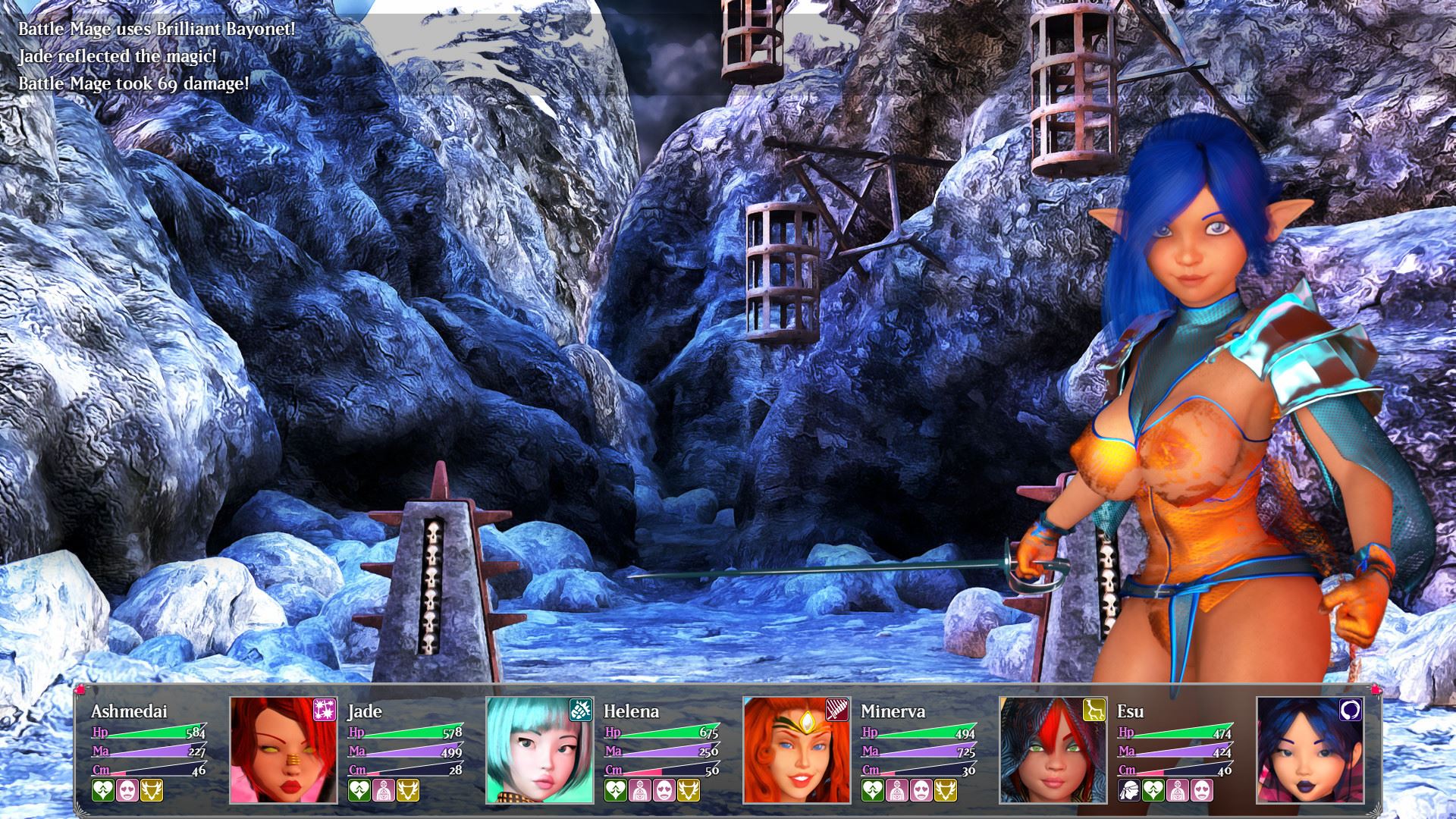Pick Minerva's hooded portrait

pyautogui.click(x=1053, y=751)
